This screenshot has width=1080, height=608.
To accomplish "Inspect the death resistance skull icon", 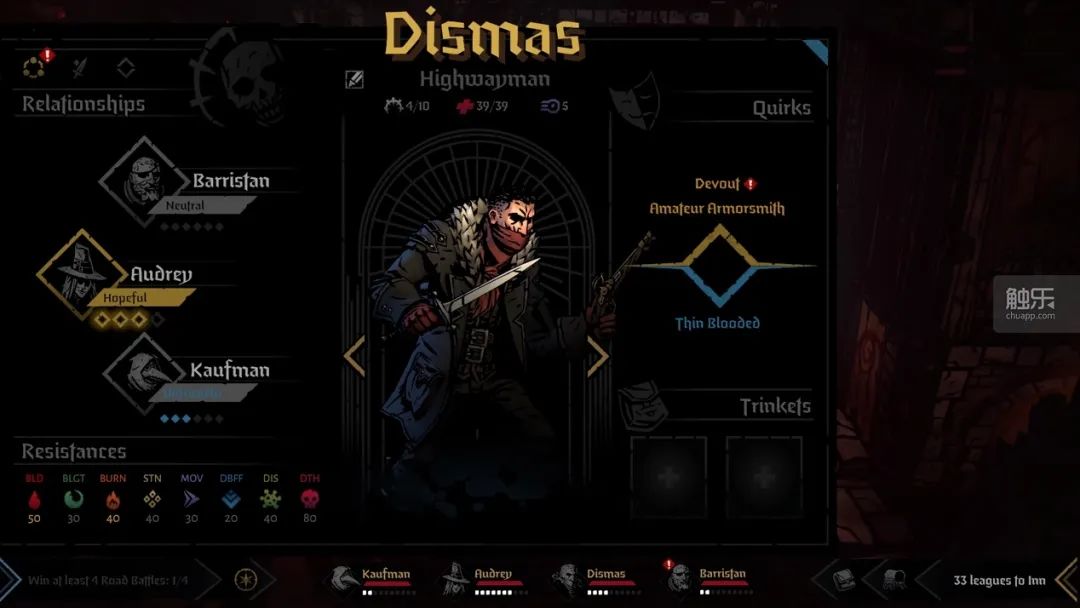I will [310, 498].
